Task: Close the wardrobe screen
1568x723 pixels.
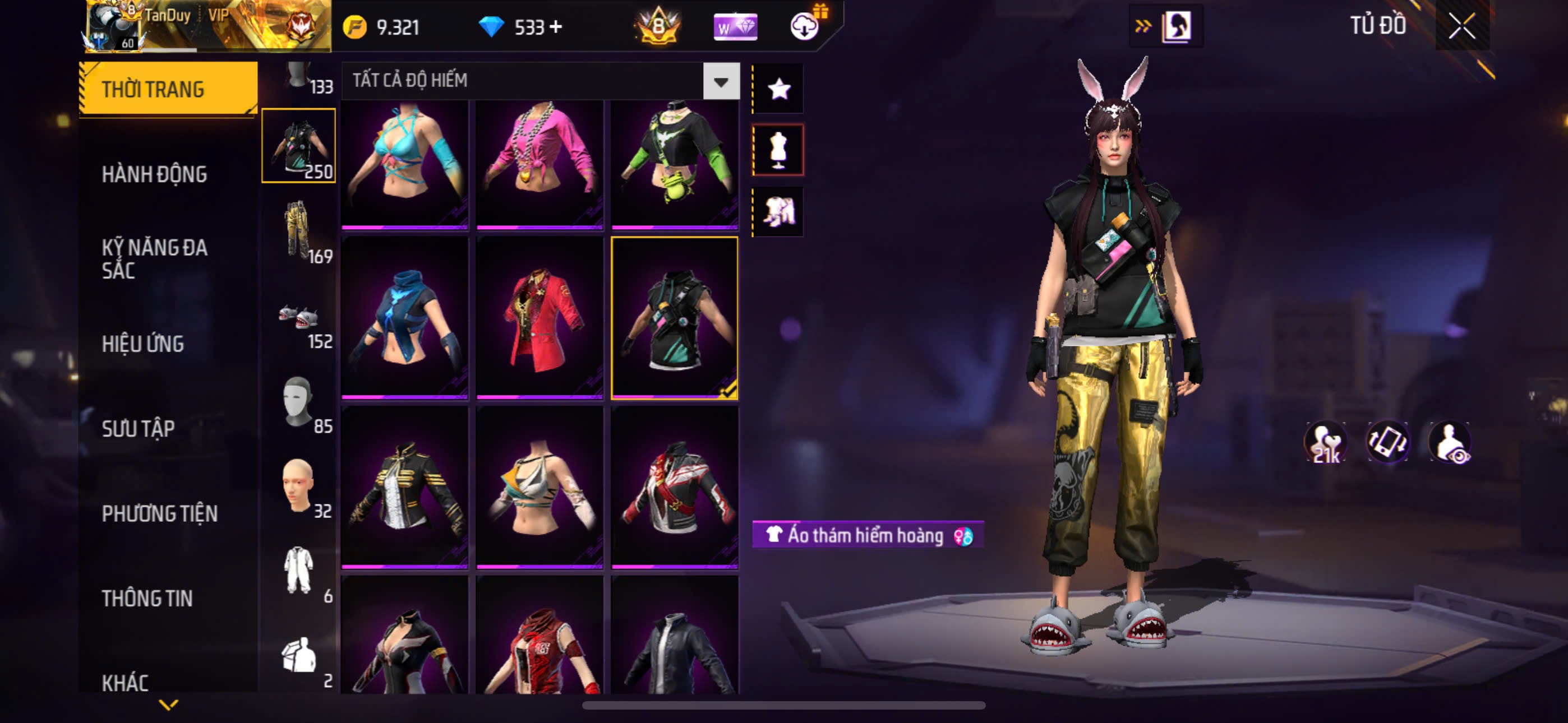Action: point(1461,26)
